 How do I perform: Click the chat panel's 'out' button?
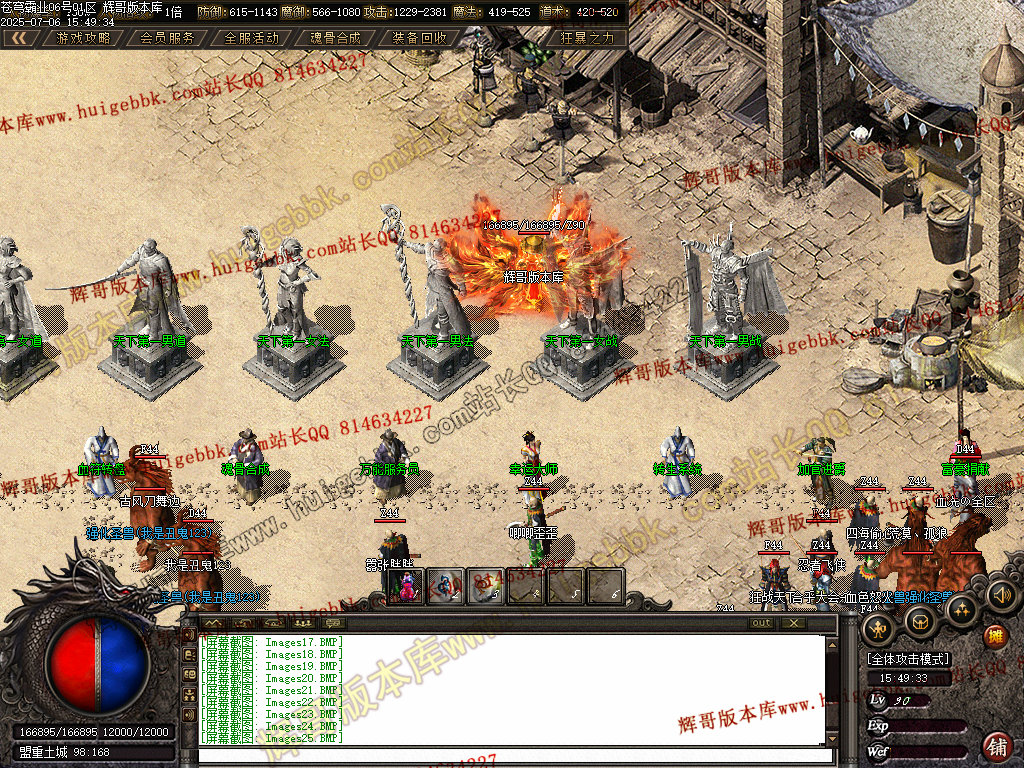pyautogui.click(x=762, y=623)
